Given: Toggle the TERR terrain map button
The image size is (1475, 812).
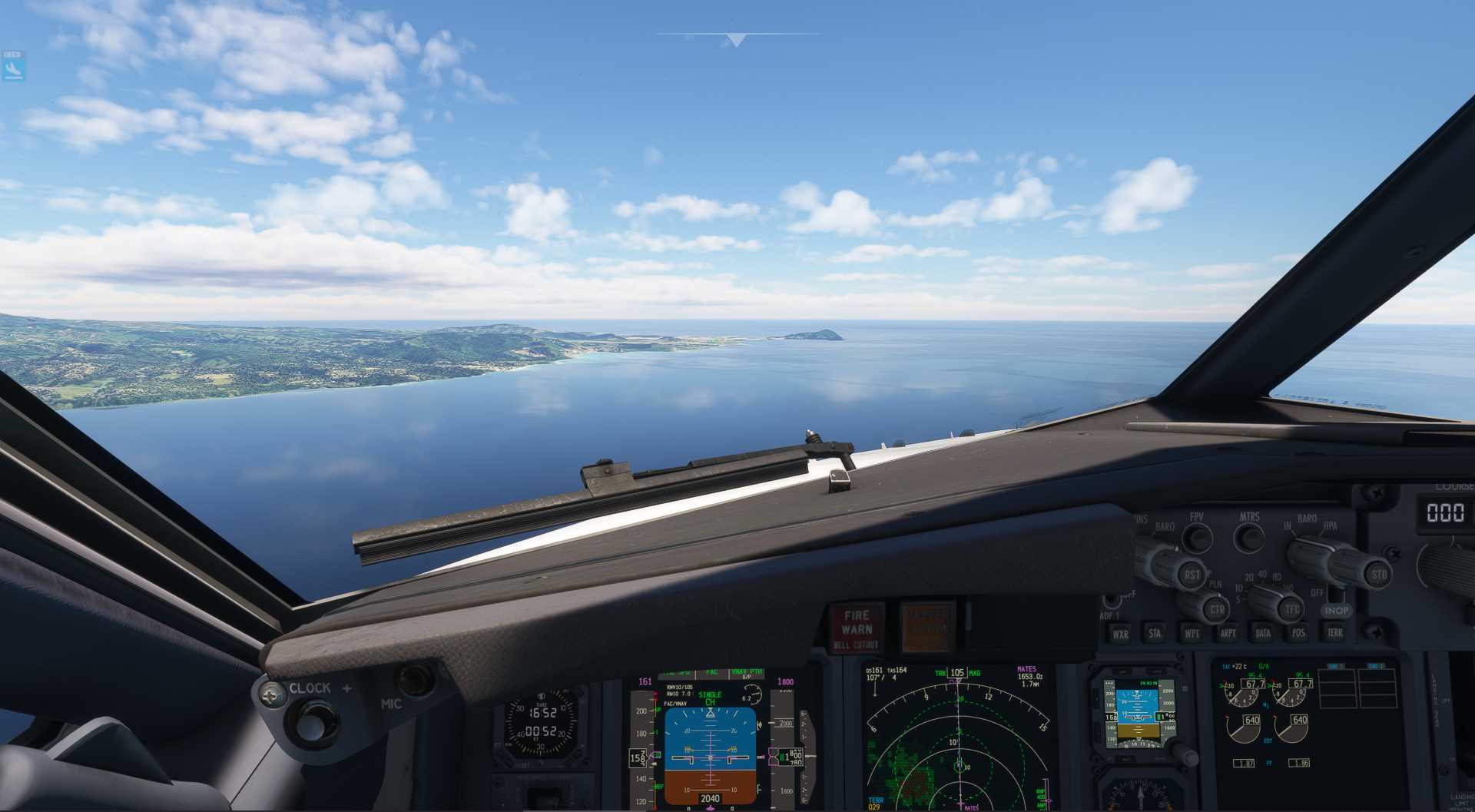Looking at the screenshot, I should click(1334, 633).
